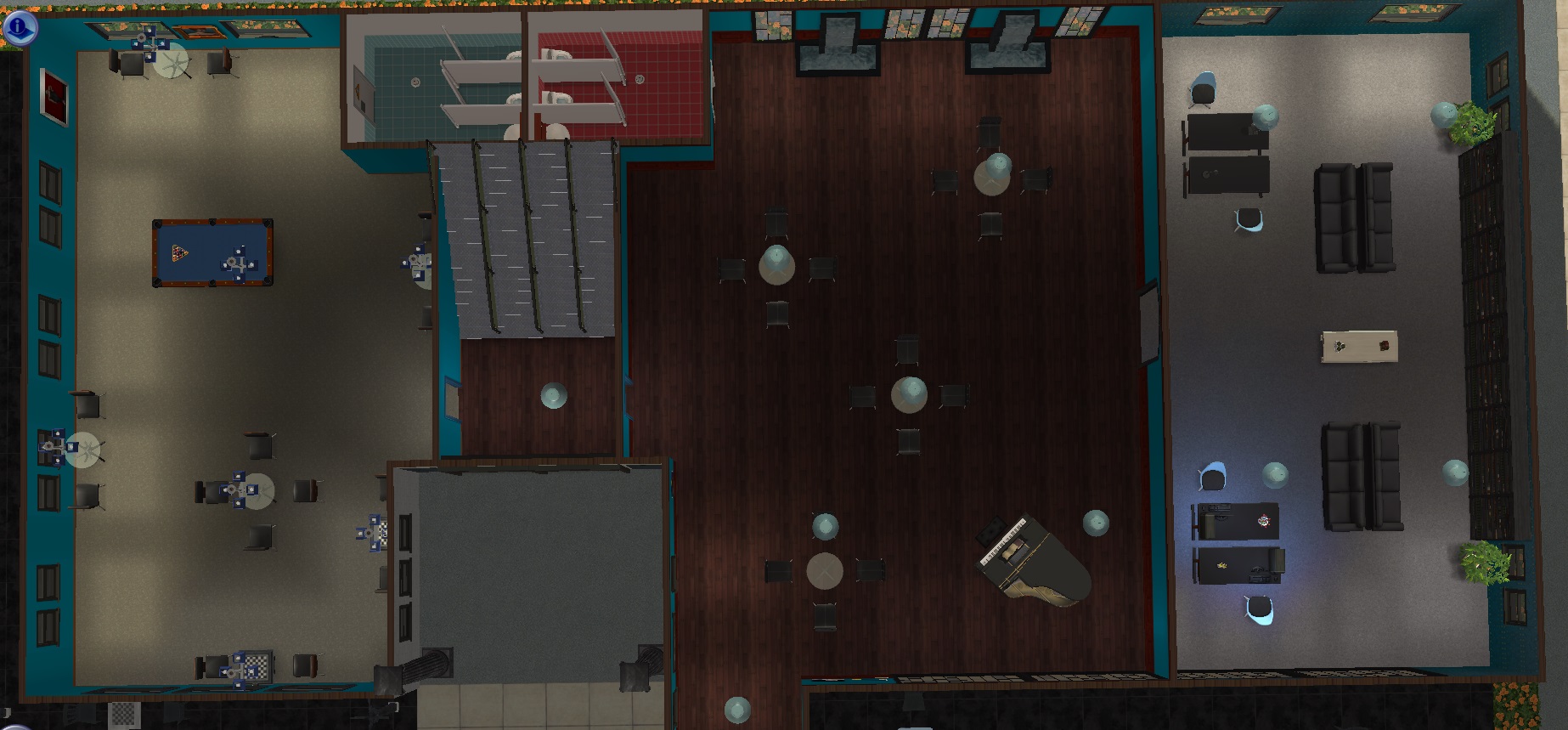Open the blue lot information button
The image size is (1568, 730).
pos(19,27)
